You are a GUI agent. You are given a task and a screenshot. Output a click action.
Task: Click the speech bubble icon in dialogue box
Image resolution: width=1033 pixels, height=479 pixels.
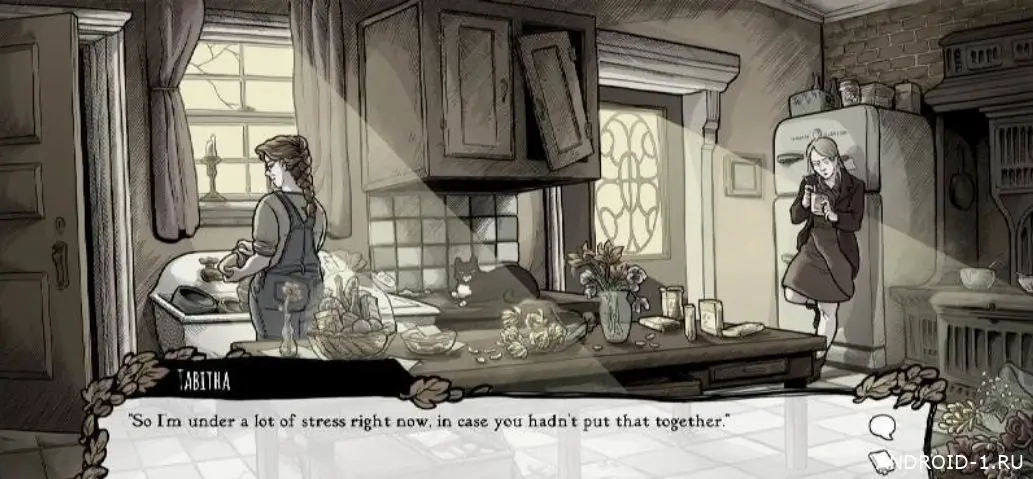882,428
